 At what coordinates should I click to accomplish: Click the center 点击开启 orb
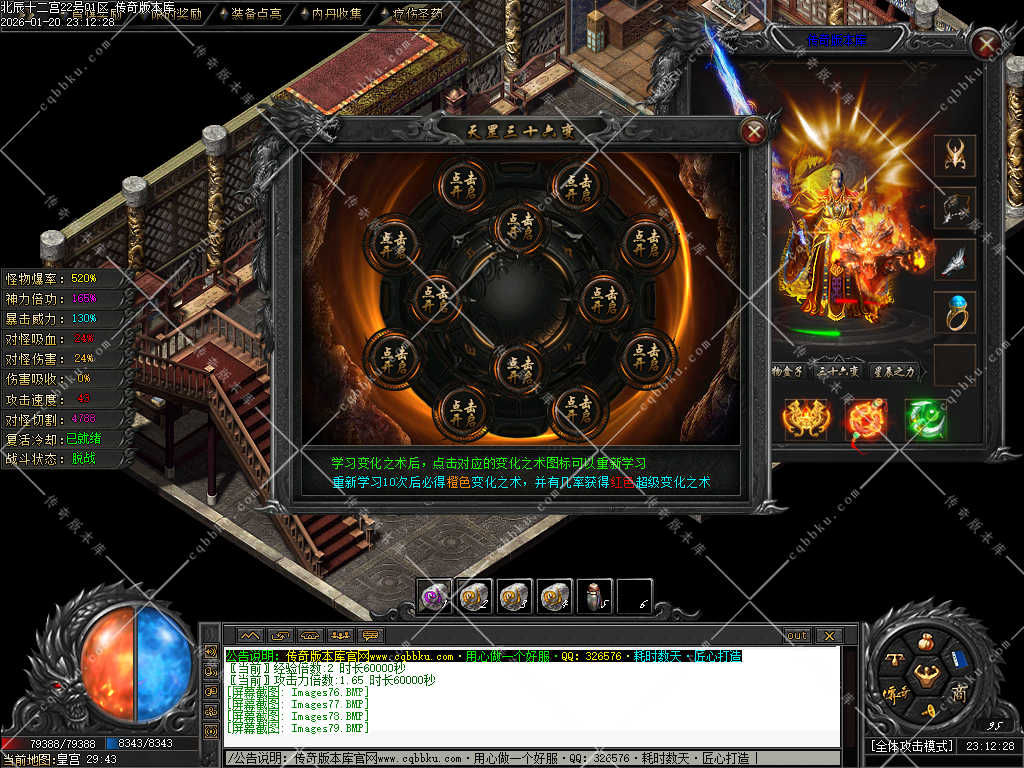518,225
